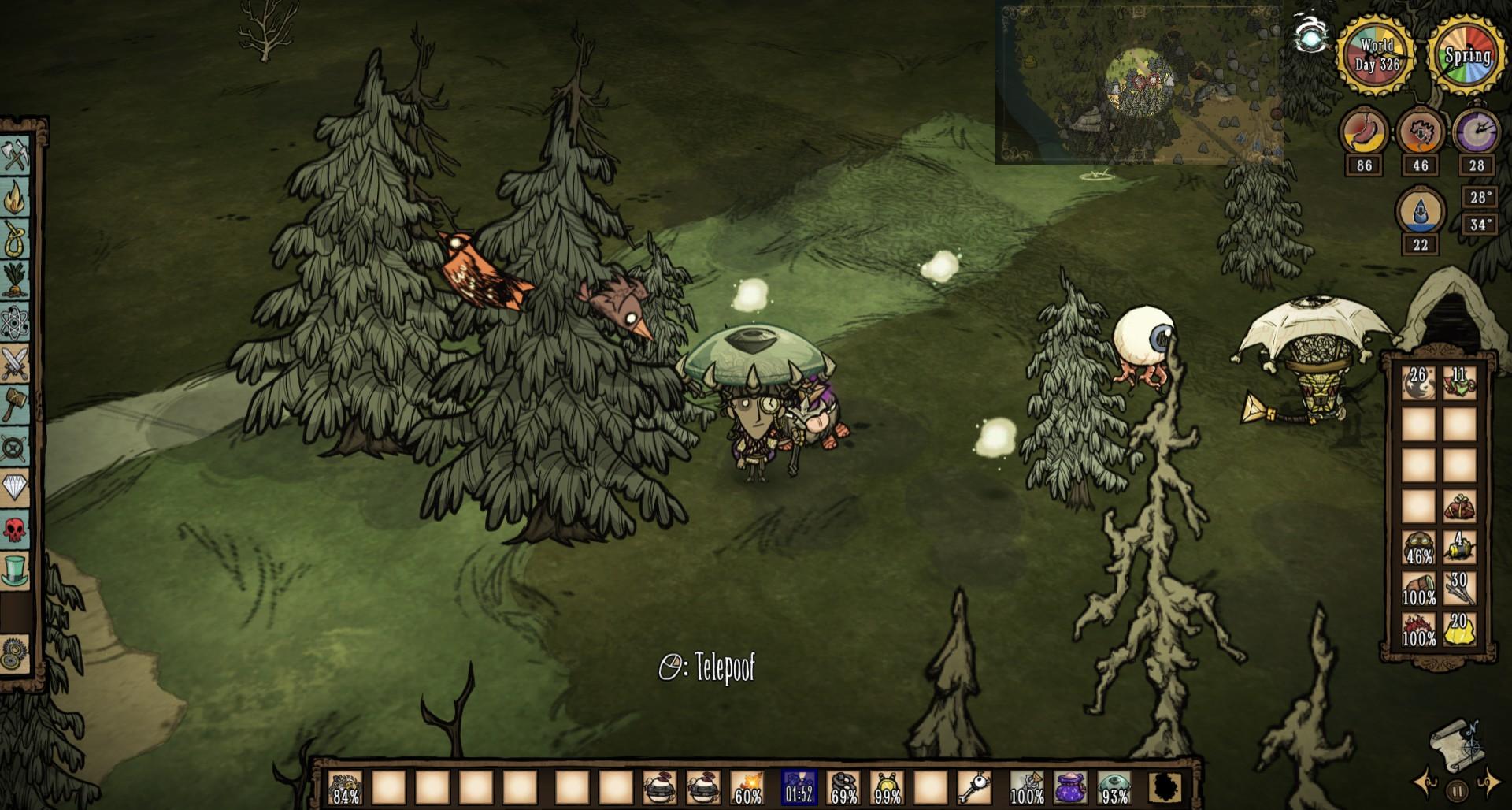Select the wrapped bundle in backpack
Viewport: 1512px width, 810px height.
[1459, 507]
